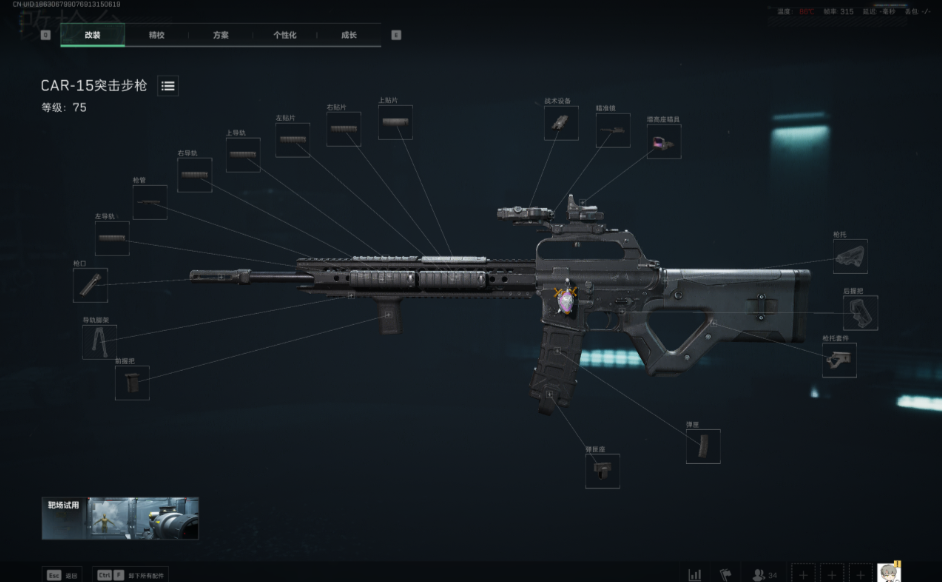Start the 靶场试用 firing range trial
Image resolution: width=942 pixels, height=582 pixels.
click(x=120, y=518)
